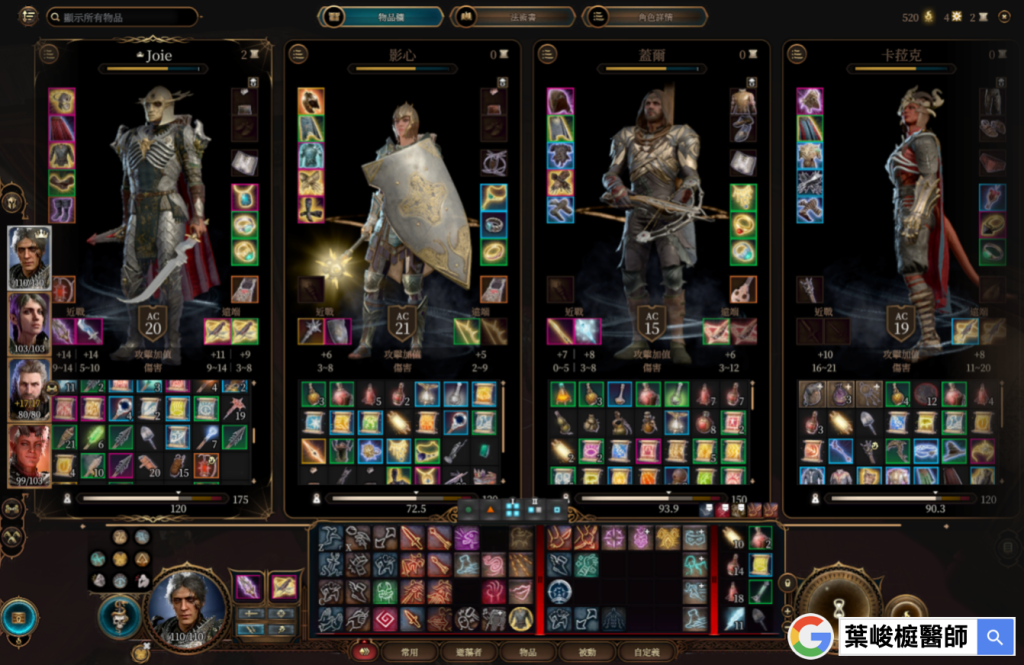Select Joie's helmet equipment slot
The height and width of the screenshot is (665, 1024).
pos(62,101)
